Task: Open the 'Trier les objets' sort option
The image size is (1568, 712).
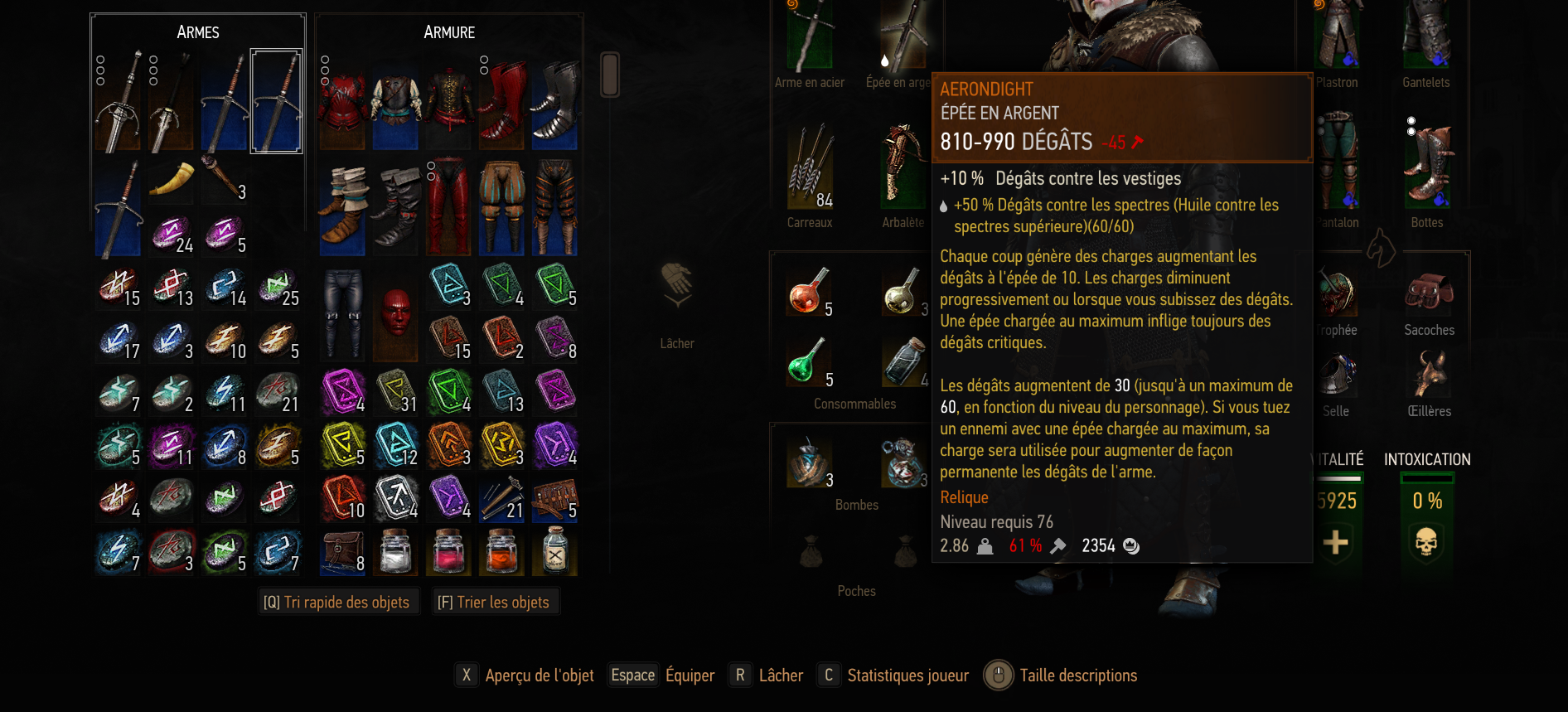Action: tap(494, 602)
